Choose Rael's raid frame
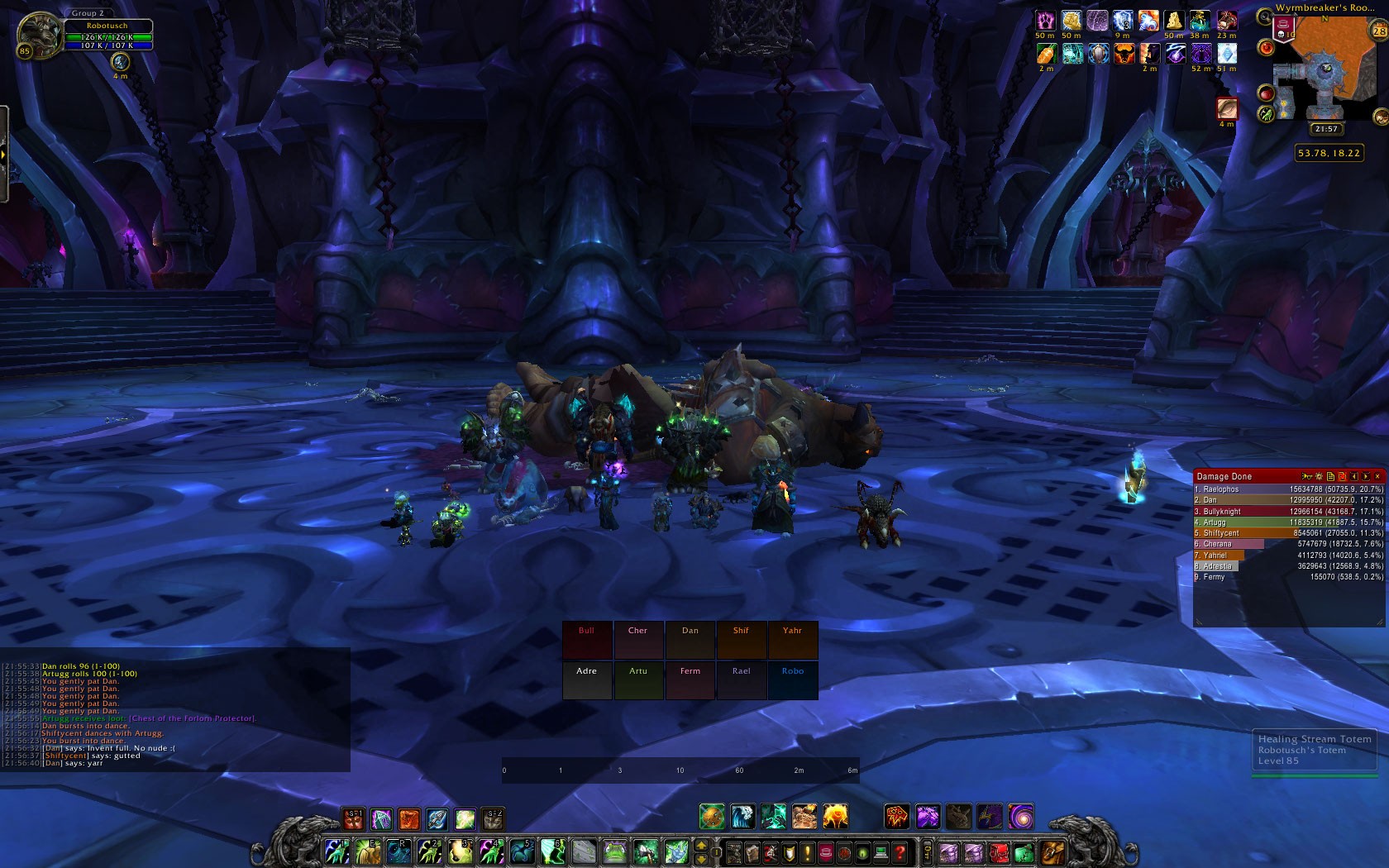This screenshot has width=1389, height=868. click(742, 680)
